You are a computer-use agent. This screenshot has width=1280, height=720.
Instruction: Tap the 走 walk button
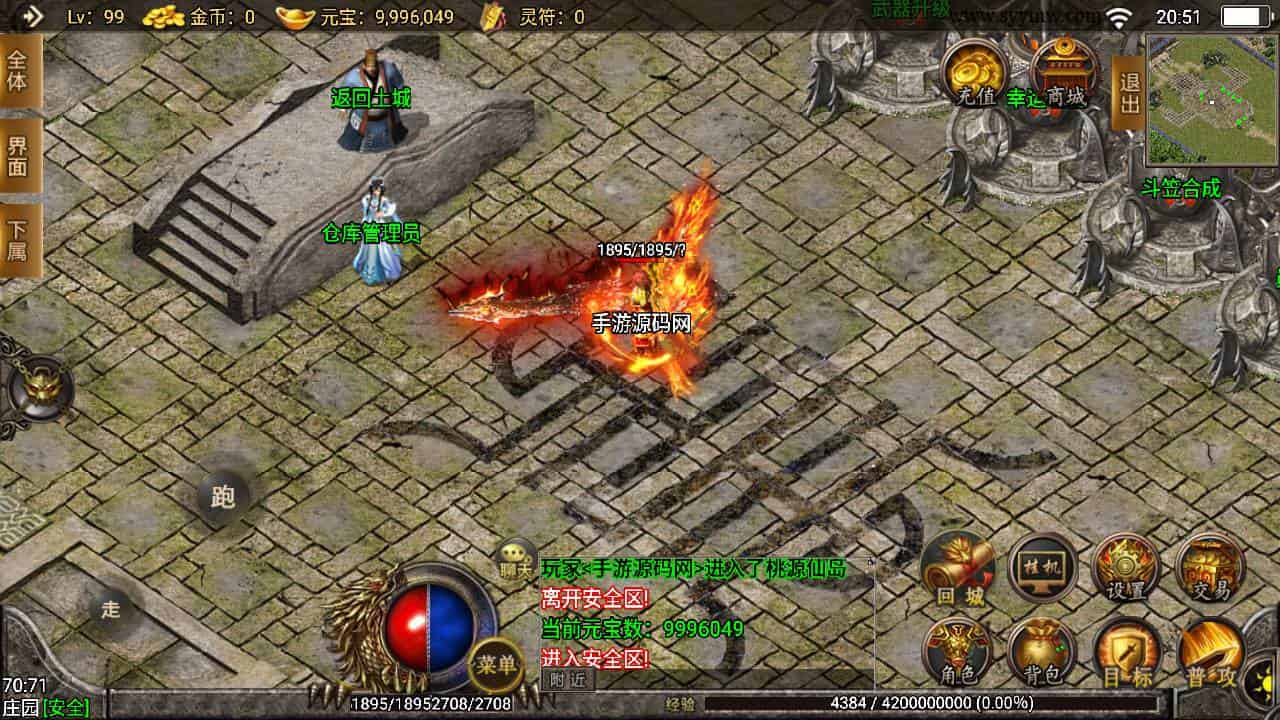[110, 609]
